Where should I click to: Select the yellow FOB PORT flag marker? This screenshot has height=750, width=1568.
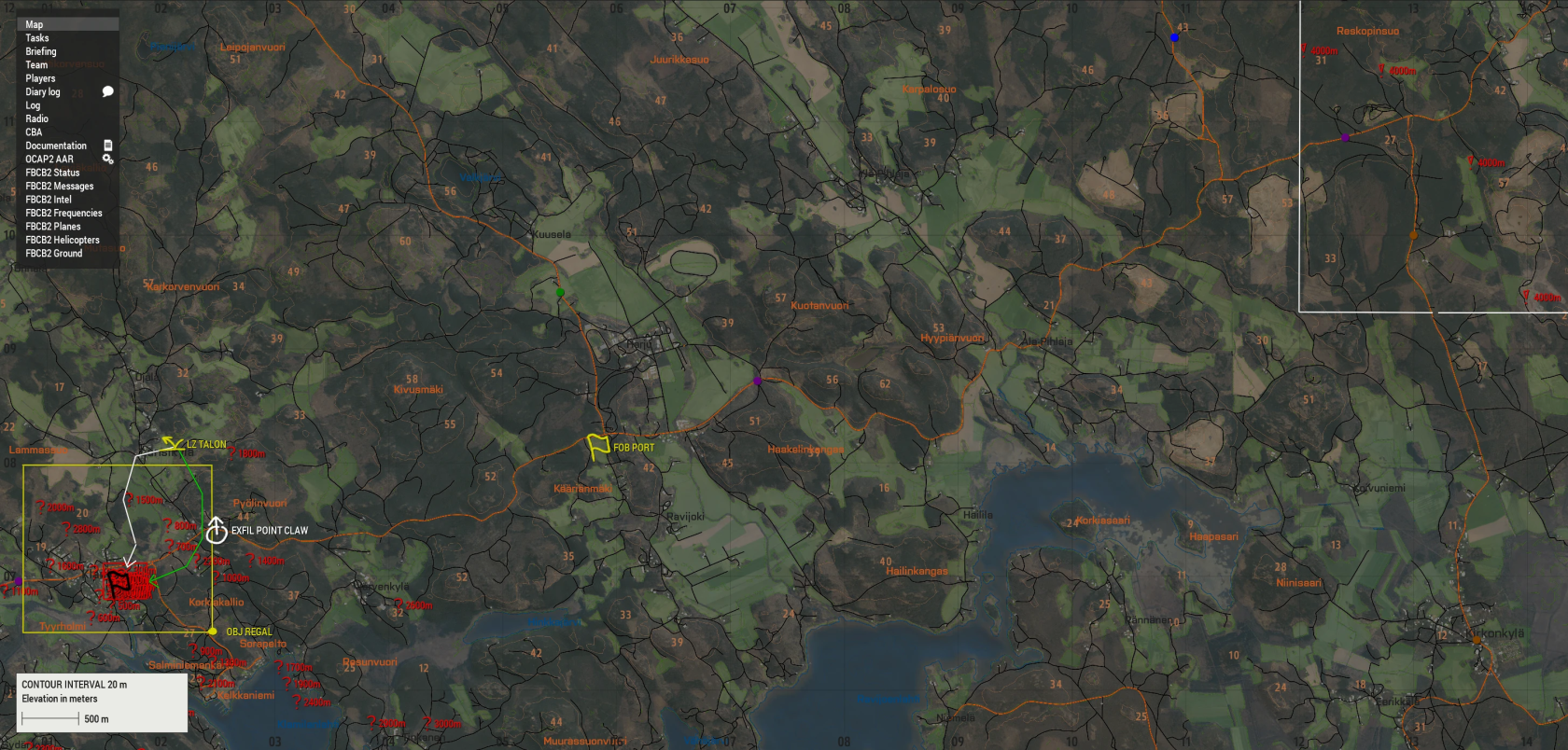click(597, 445)
